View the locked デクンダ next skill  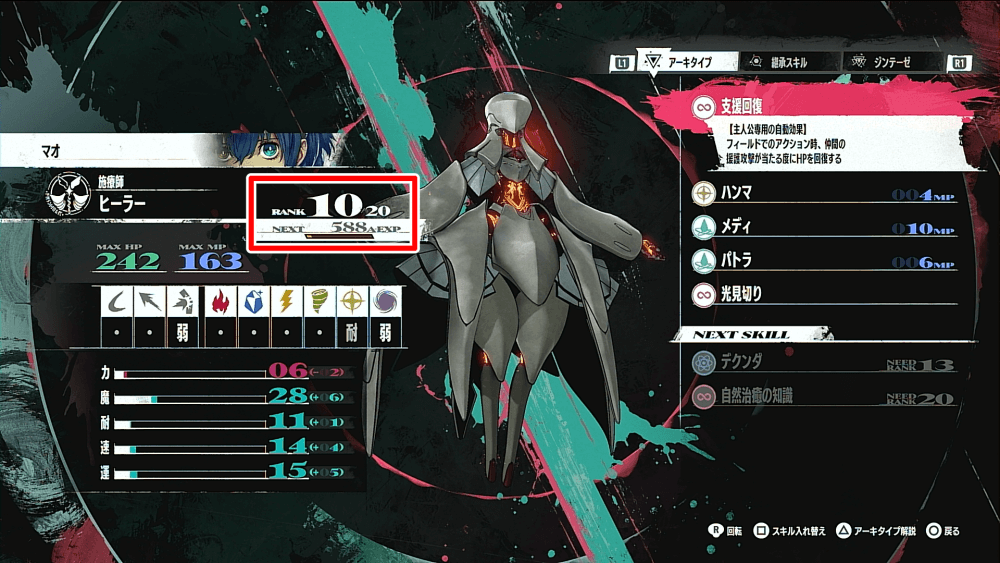click(x=822, y=364)
